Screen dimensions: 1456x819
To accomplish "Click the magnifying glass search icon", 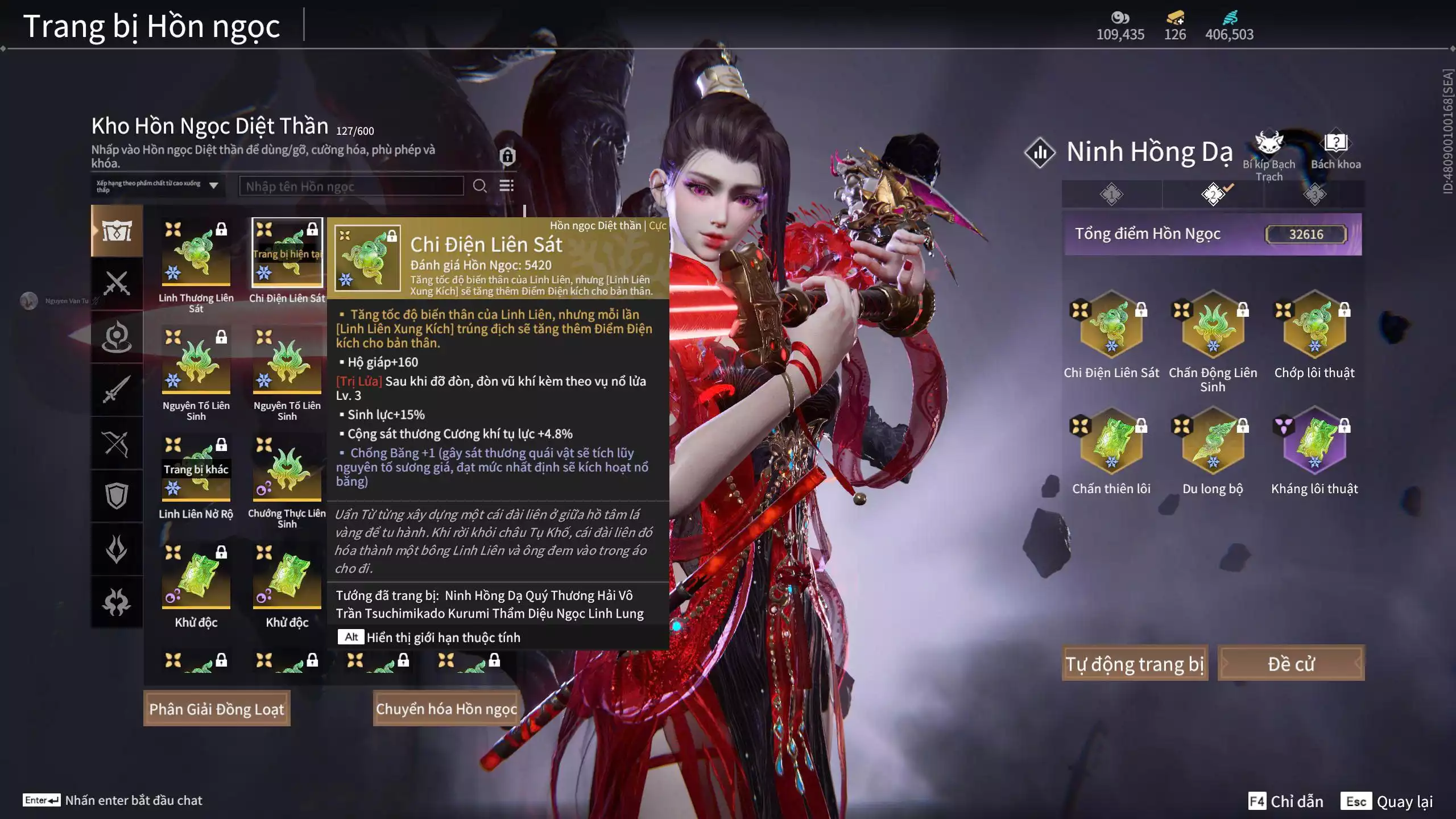I will coord(479,186).
